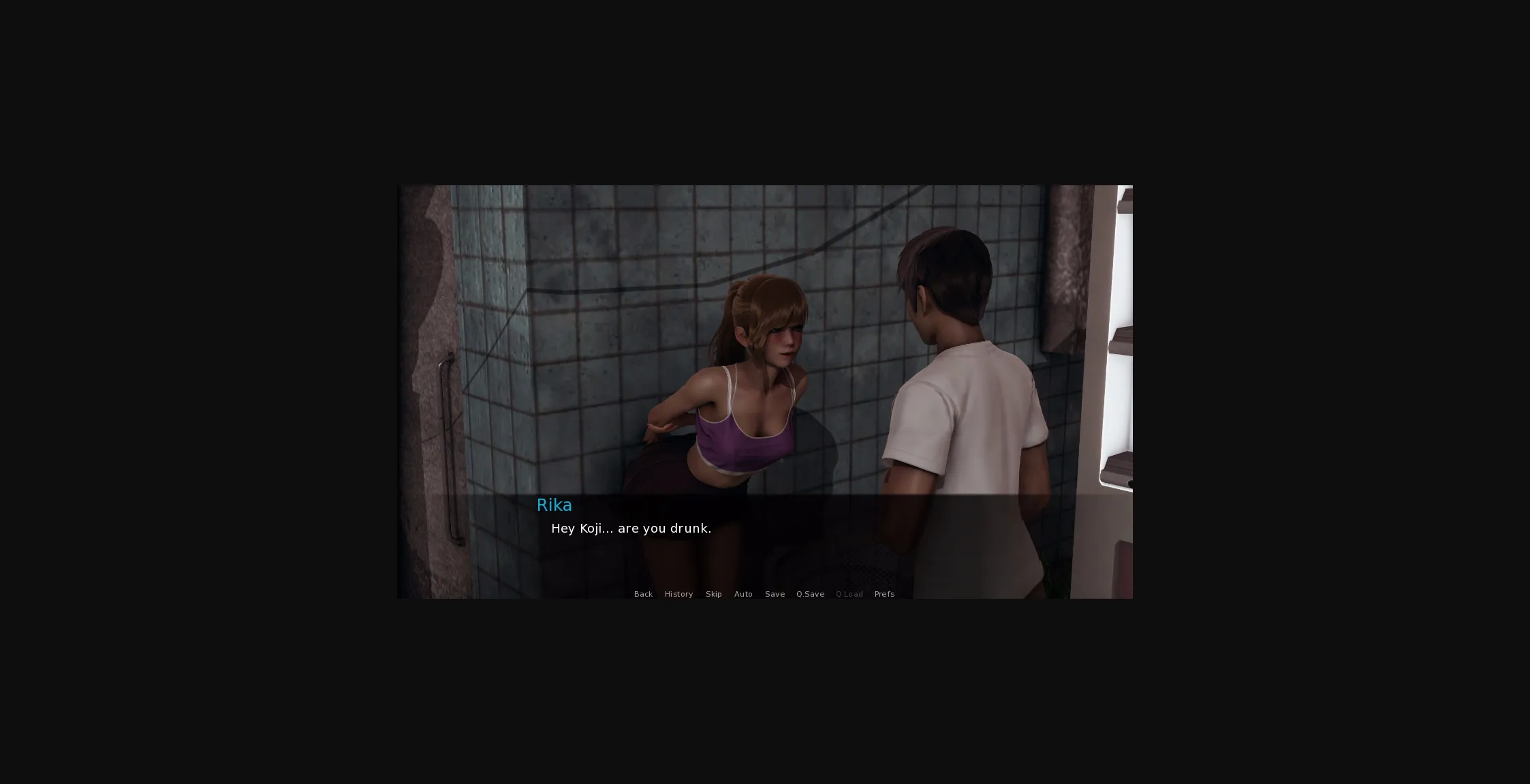
Task: Click Rika's name label
Action: pos(554,505)
